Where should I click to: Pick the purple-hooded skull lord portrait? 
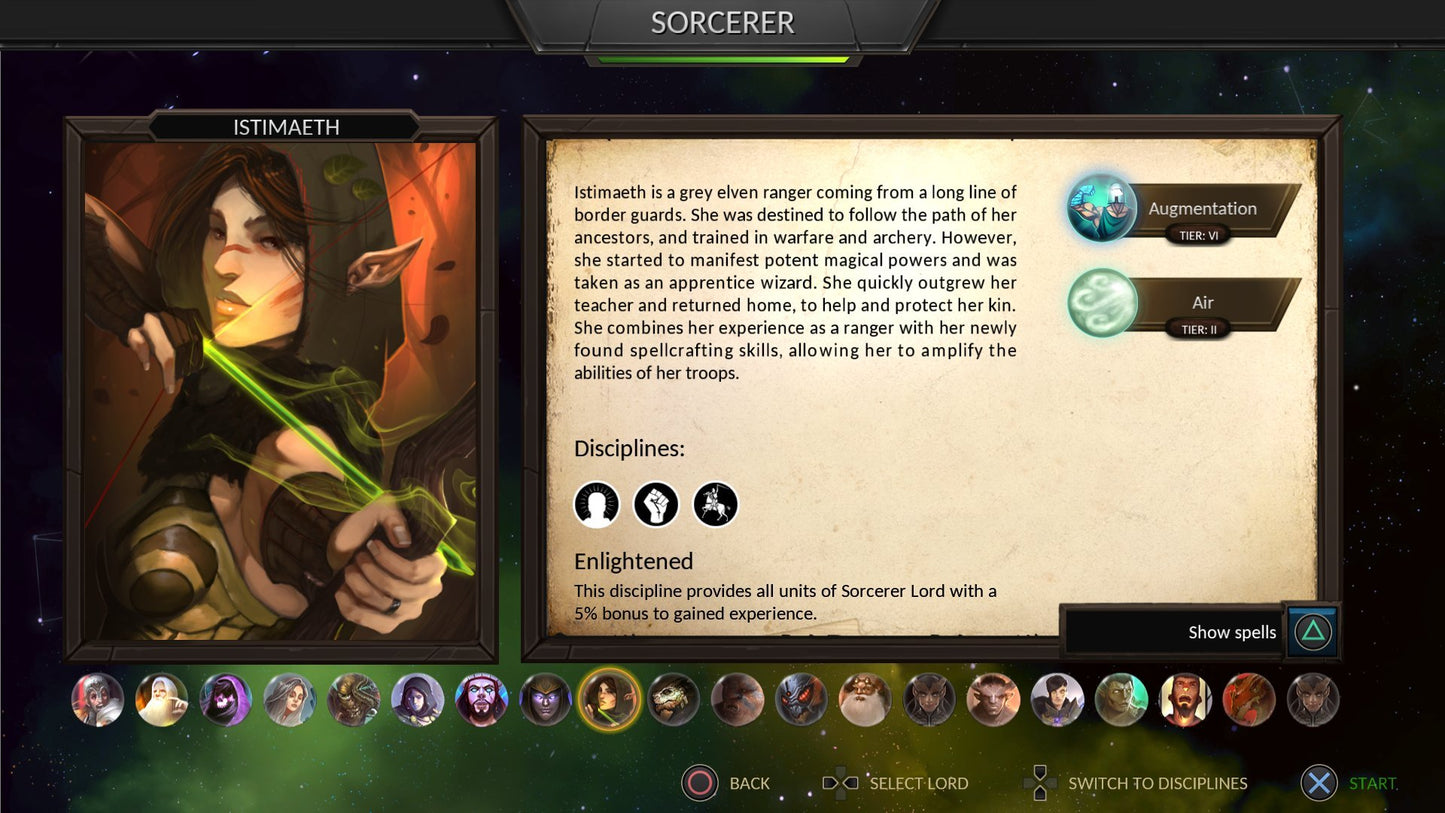225,699
